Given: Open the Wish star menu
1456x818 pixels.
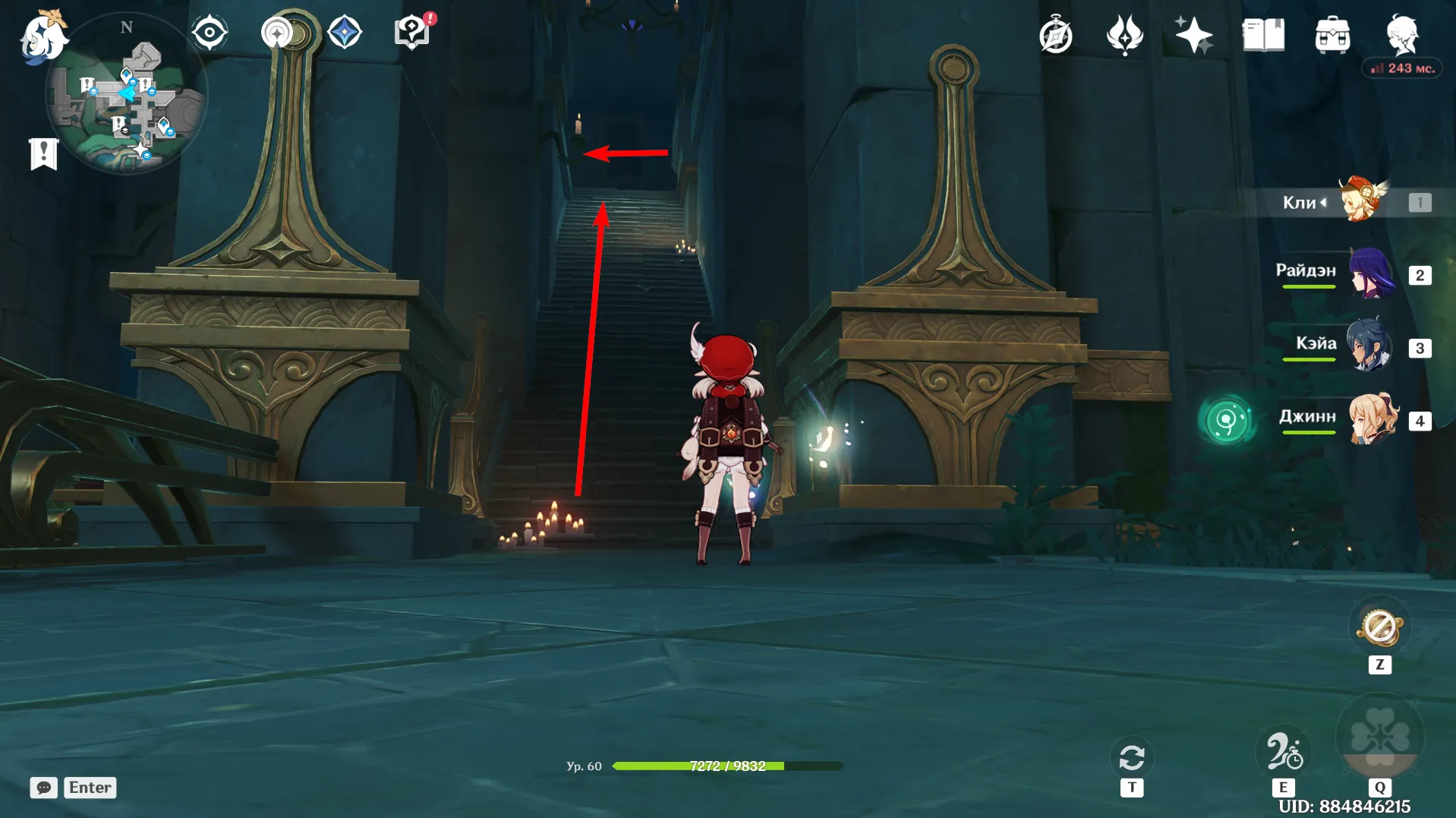Looking at the screenshot, I should pos(1193,35).
